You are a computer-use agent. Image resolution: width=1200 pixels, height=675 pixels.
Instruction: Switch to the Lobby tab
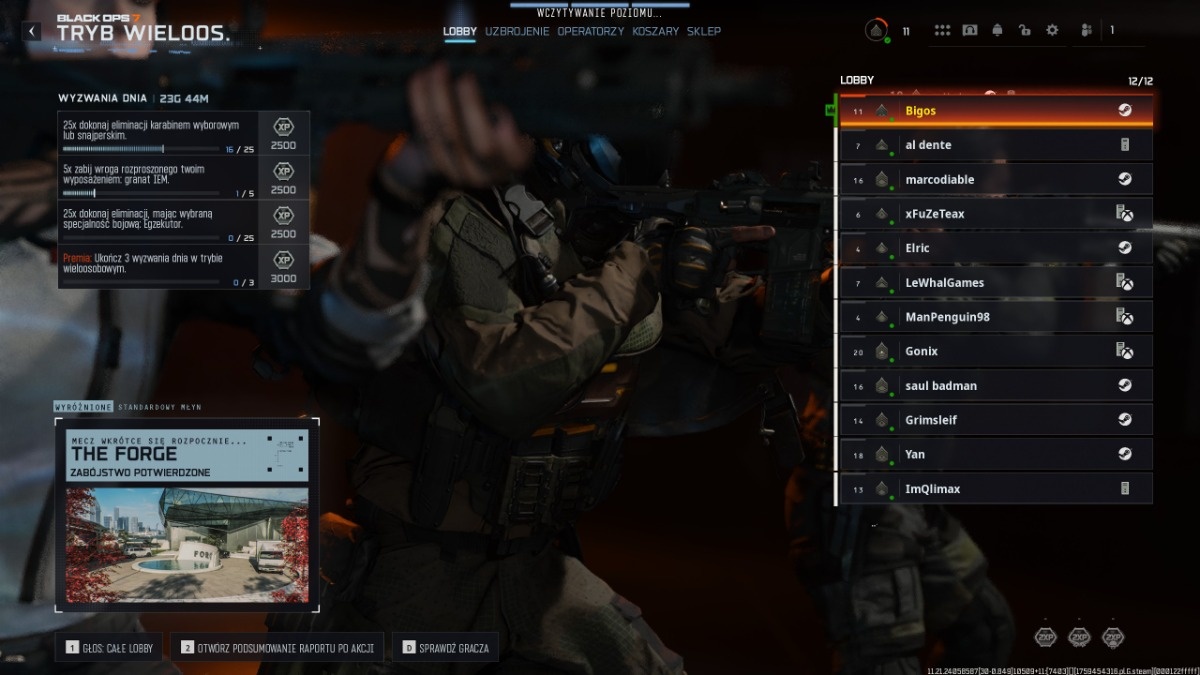click(460, 31)
